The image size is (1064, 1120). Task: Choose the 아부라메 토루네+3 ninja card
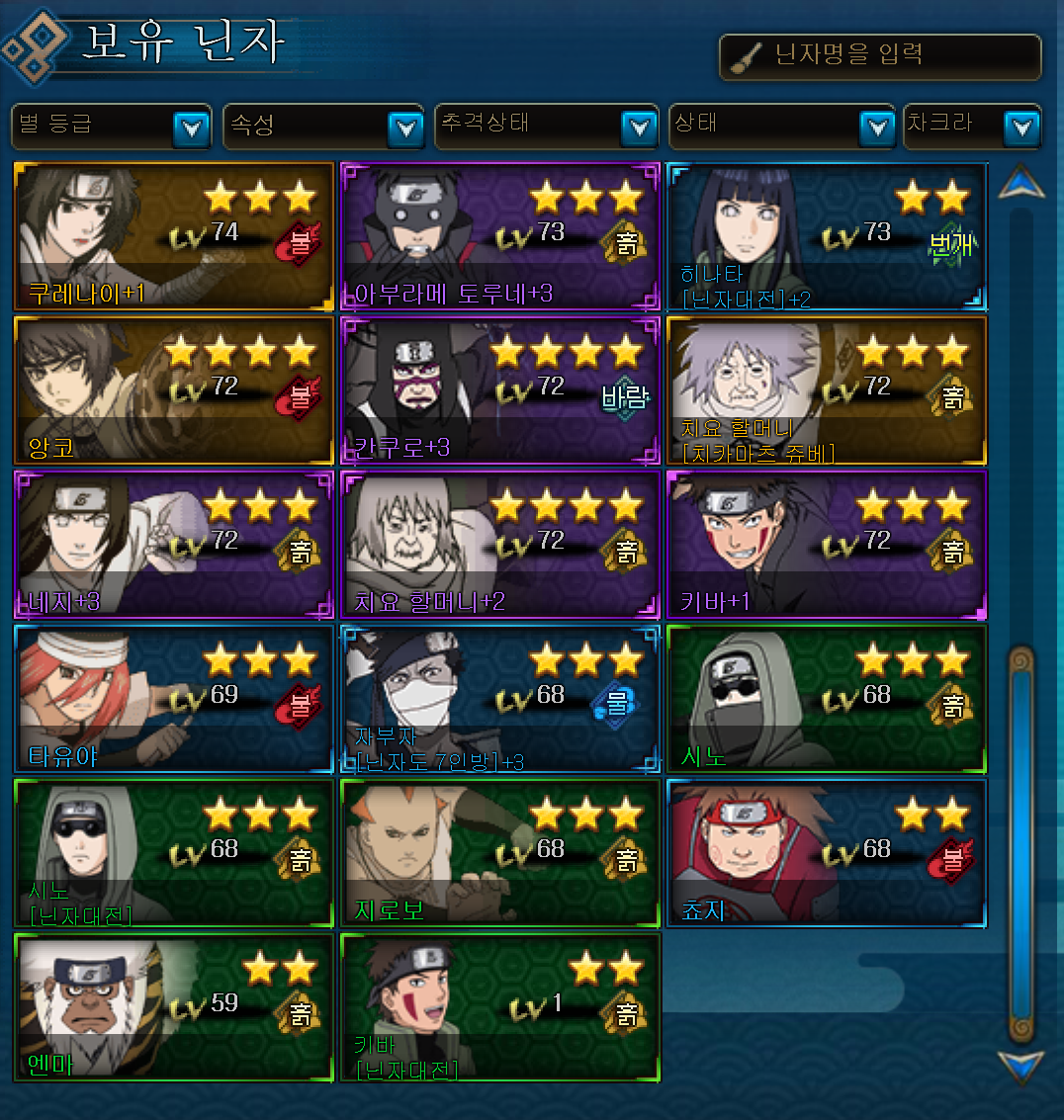coord(499,237)
